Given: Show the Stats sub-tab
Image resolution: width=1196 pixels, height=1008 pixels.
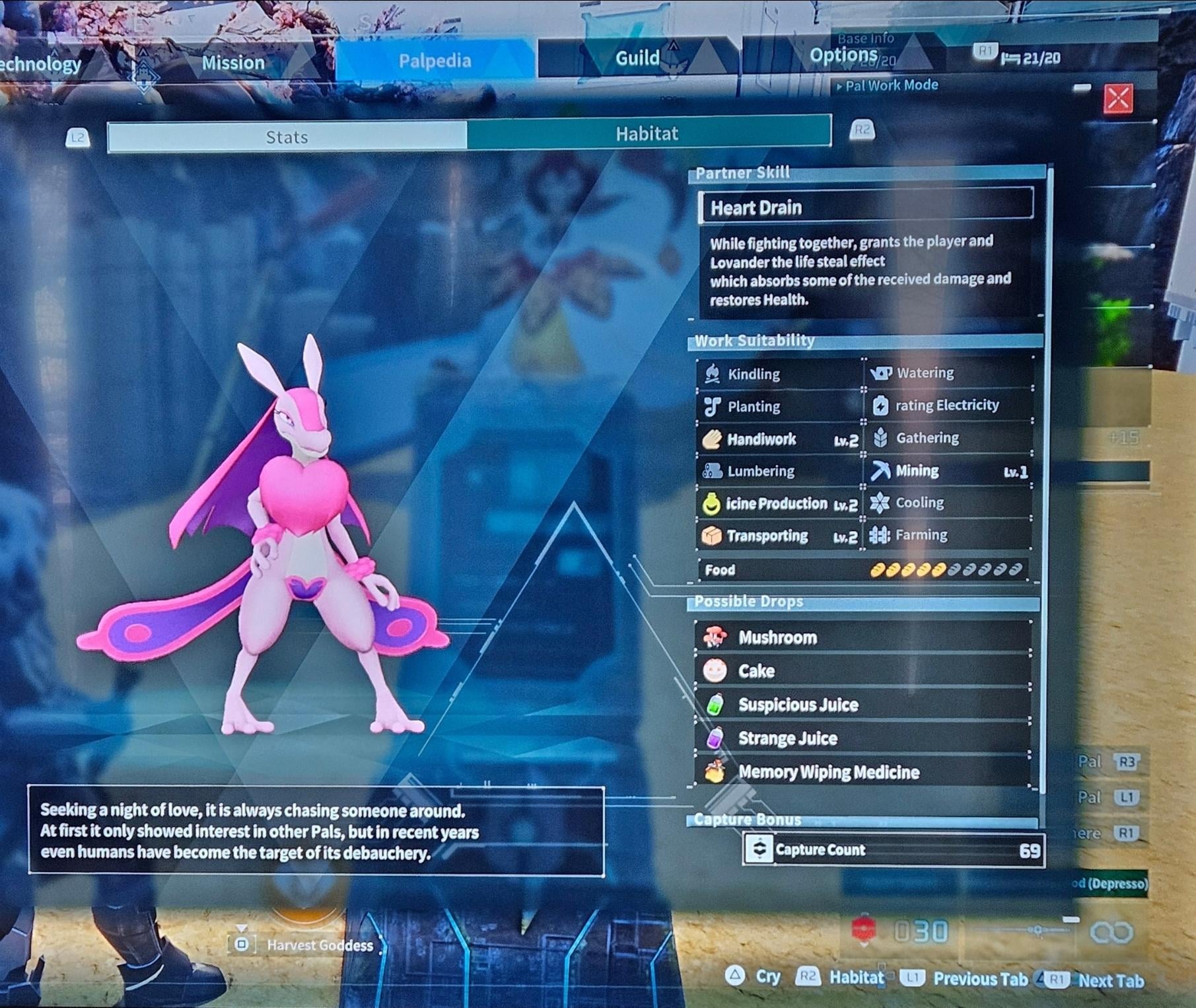Looking at the screenshot, I should (287, 137).
